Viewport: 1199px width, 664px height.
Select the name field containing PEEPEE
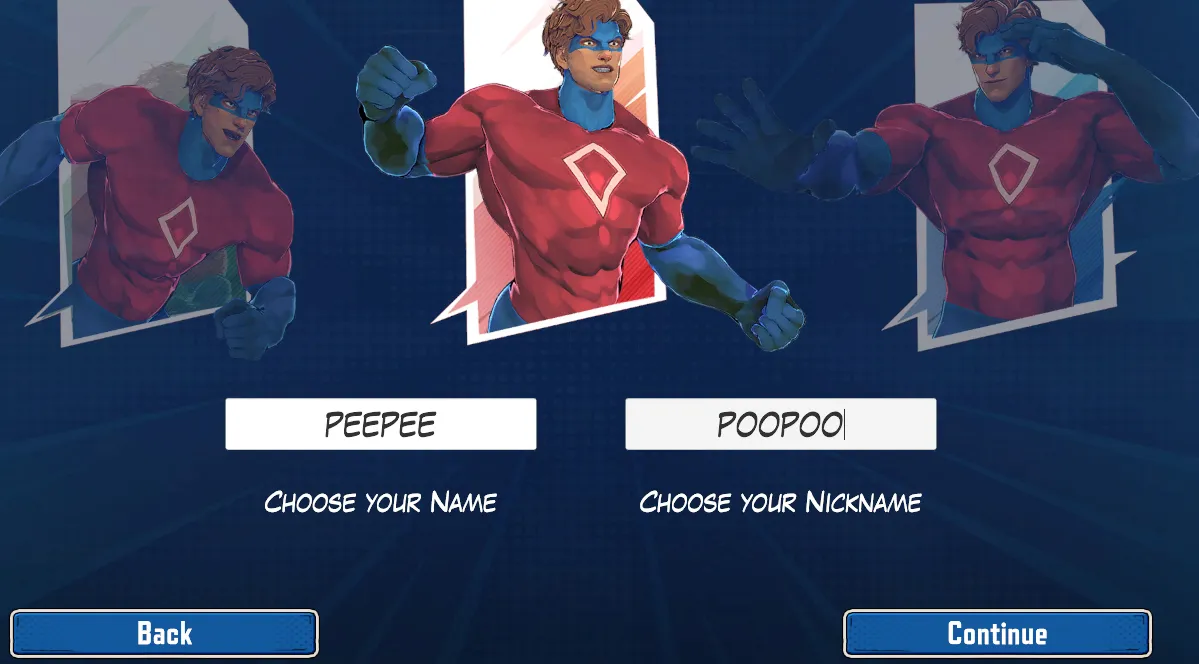(380, 424)
